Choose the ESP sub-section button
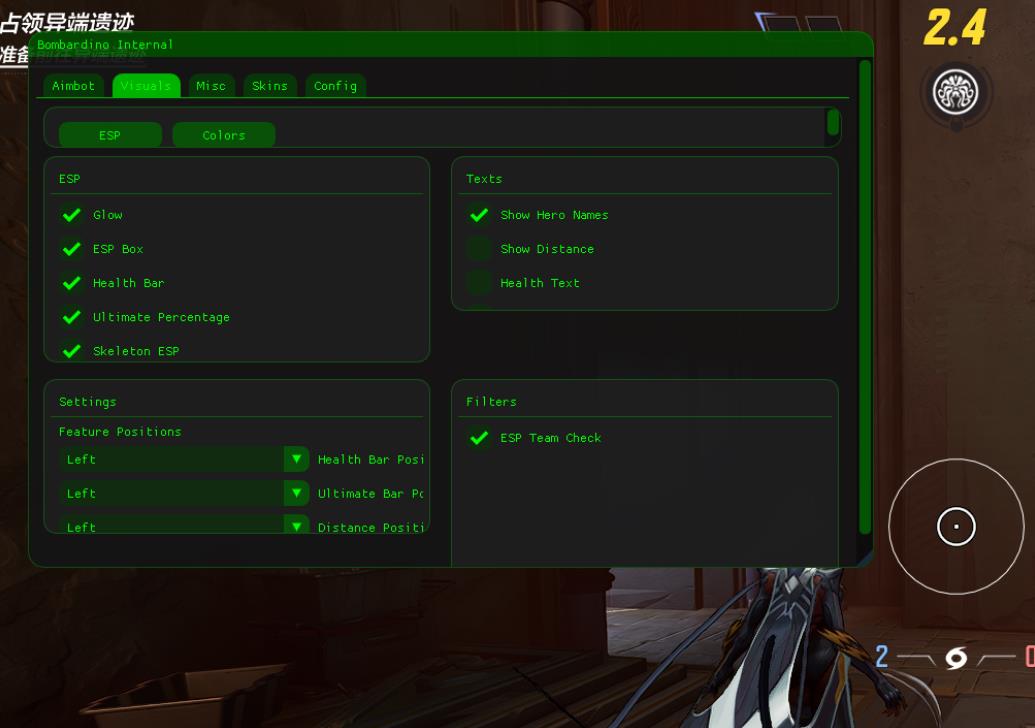This screenshot has width=1035, height=728. click(110, 135)
